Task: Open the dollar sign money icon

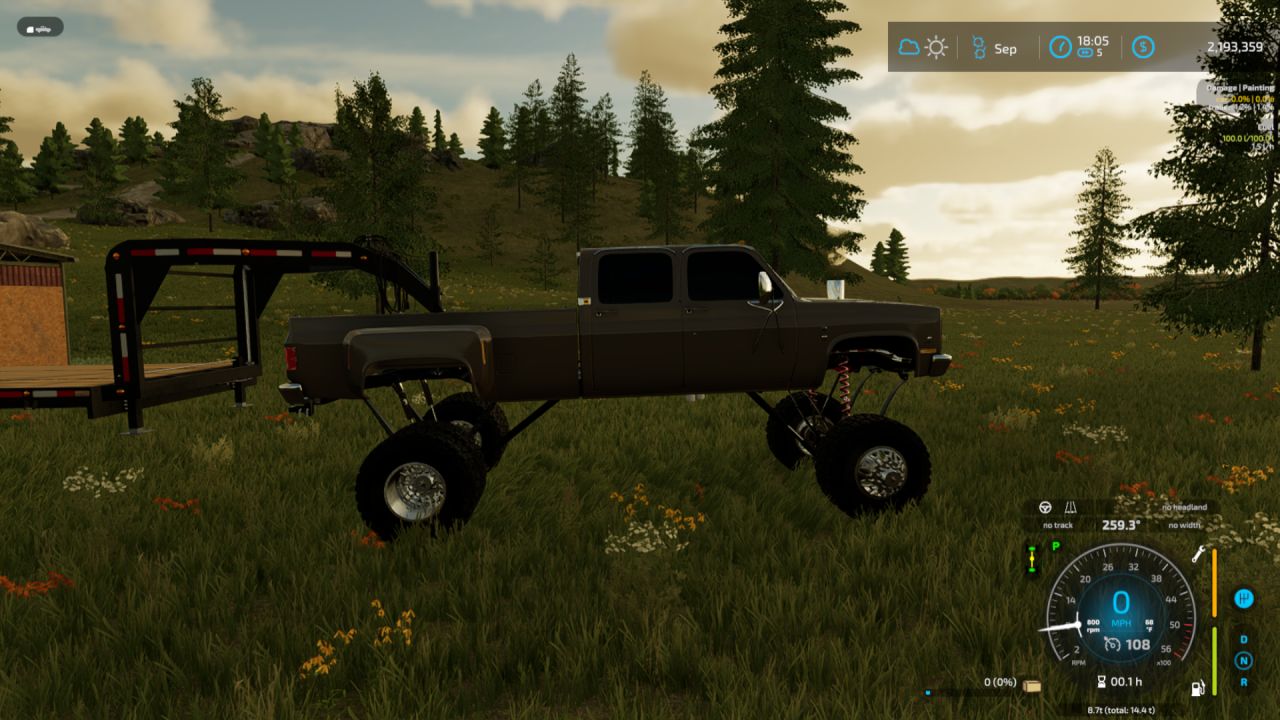Action: click(x=1143, y=47)
